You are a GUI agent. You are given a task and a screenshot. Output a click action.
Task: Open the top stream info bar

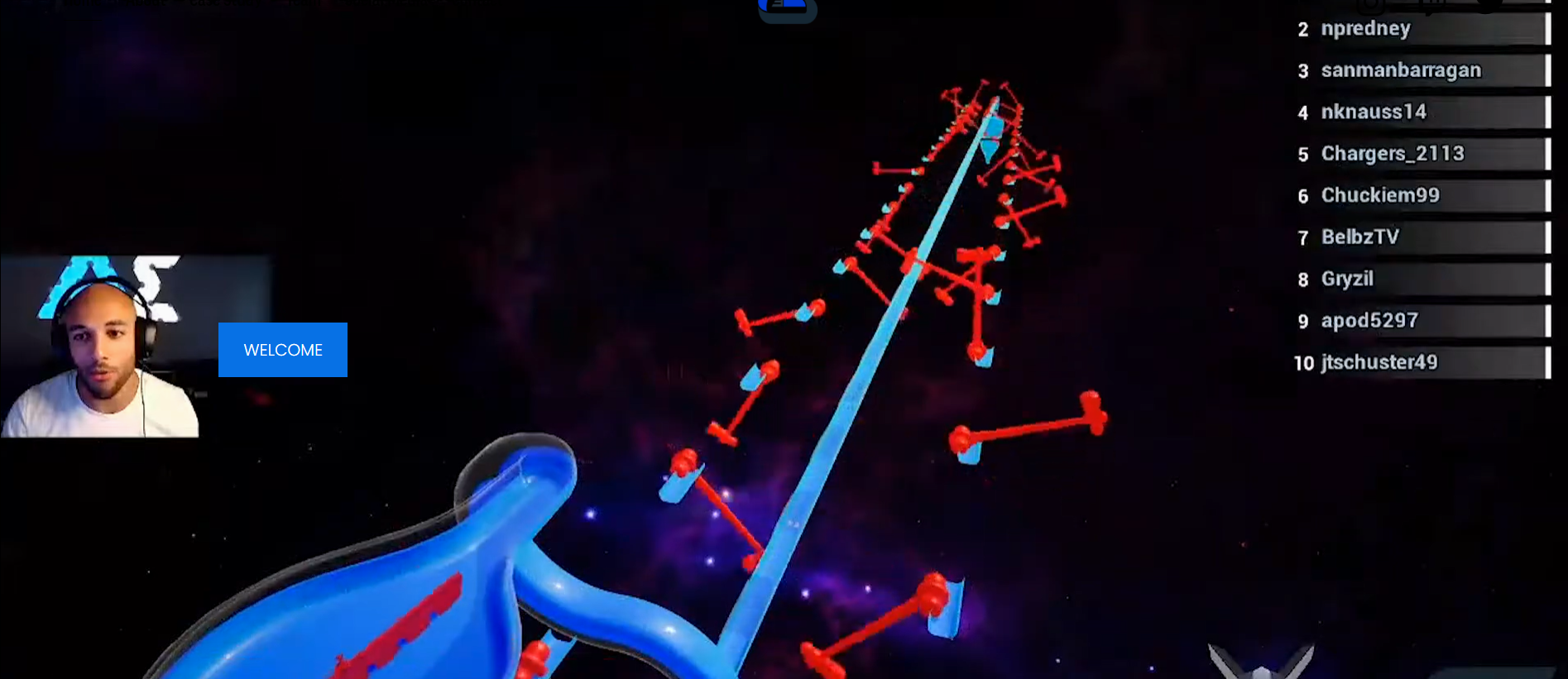coord(331,4)
